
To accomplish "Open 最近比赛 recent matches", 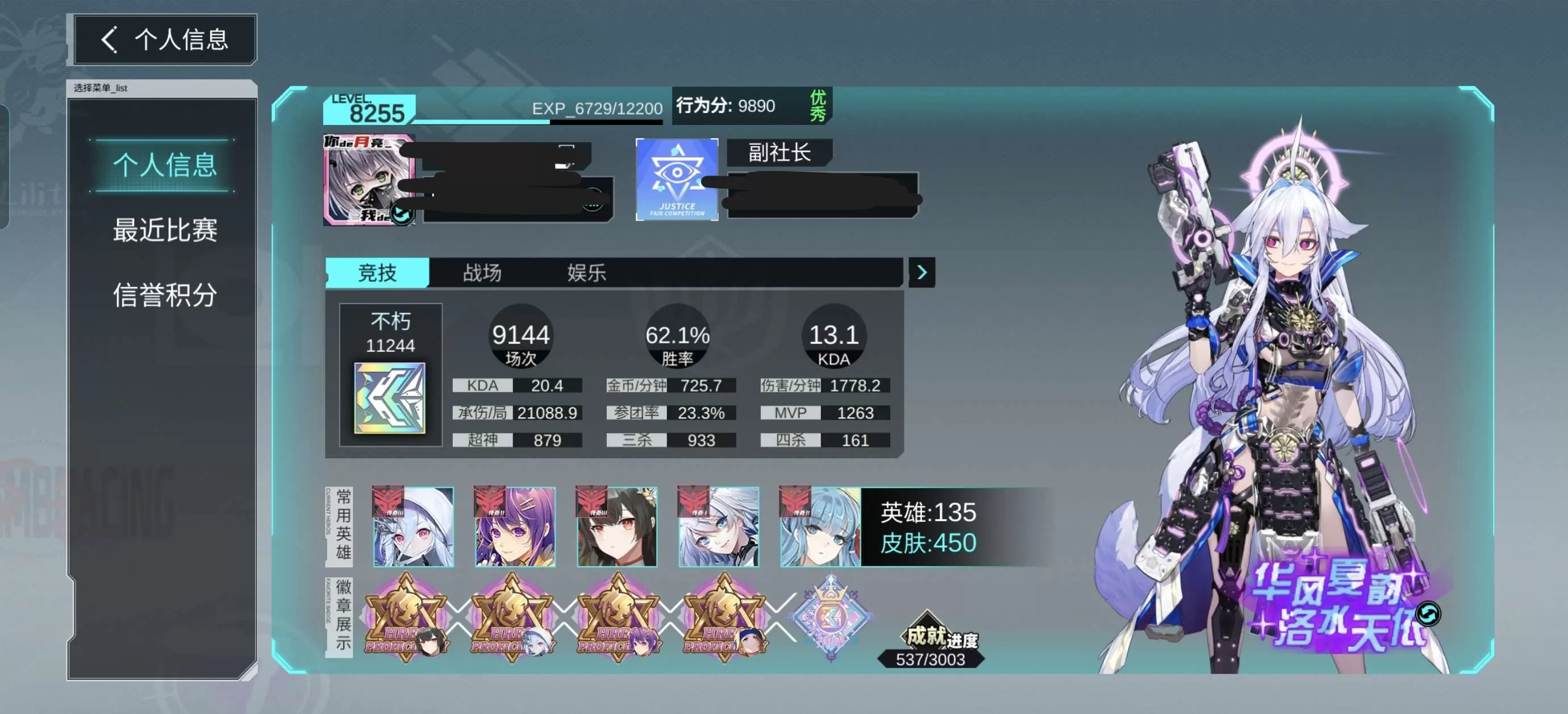I will click(164, 230).
